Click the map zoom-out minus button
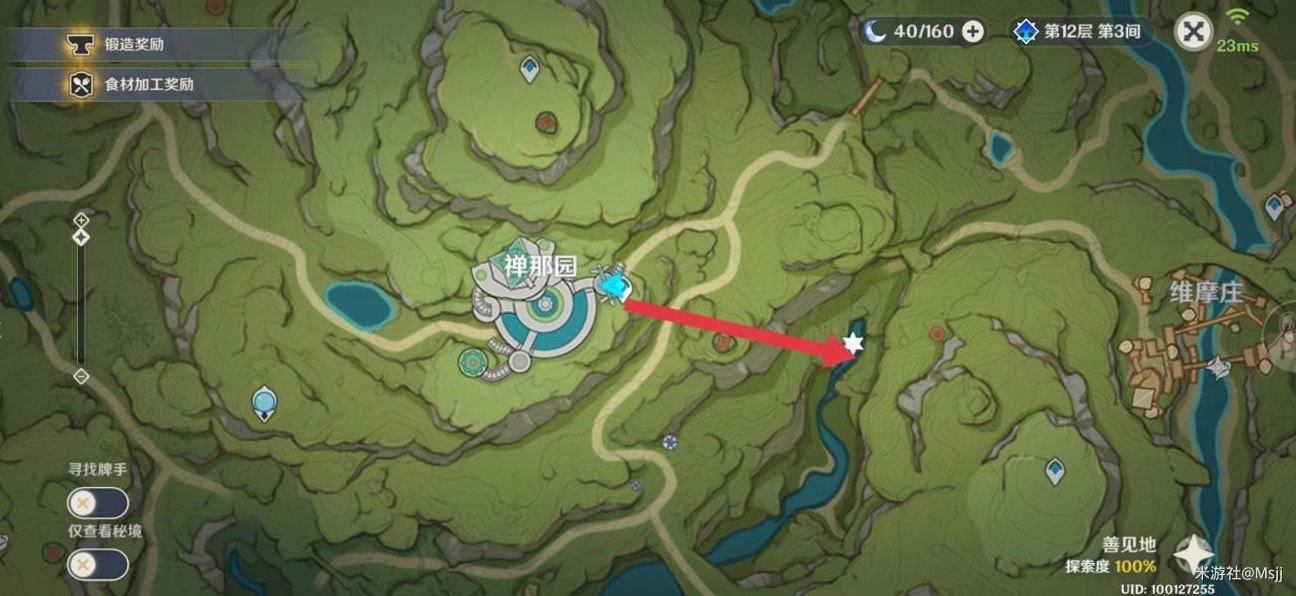This screenshot has width=1296, height=596. (81, 376)
